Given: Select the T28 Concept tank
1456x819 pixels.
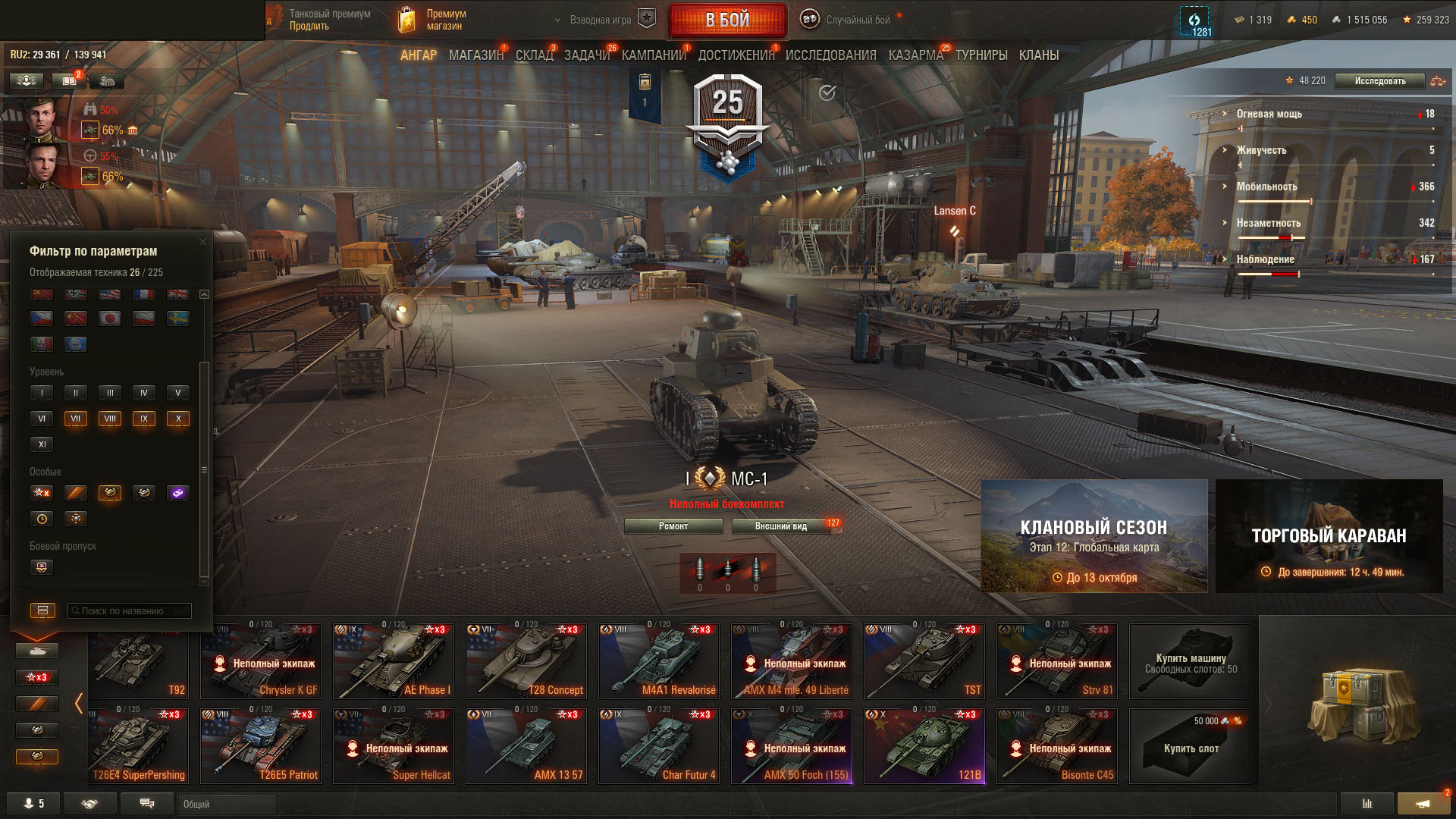Looking at the screenshot, I should point(526,661).
